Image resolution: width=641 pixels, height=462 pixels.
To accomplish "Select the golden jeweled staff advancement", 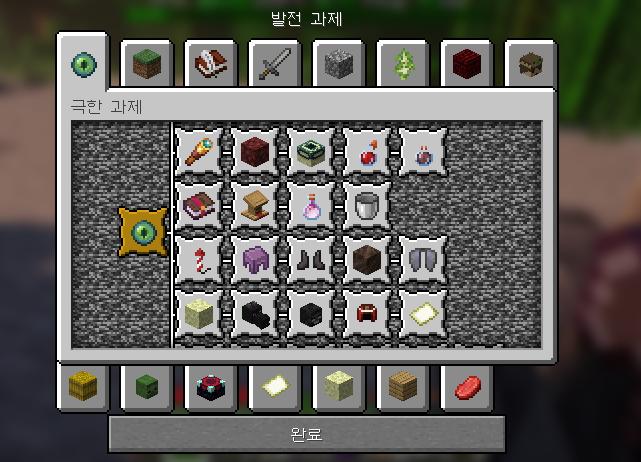I will tap(199, 152).
